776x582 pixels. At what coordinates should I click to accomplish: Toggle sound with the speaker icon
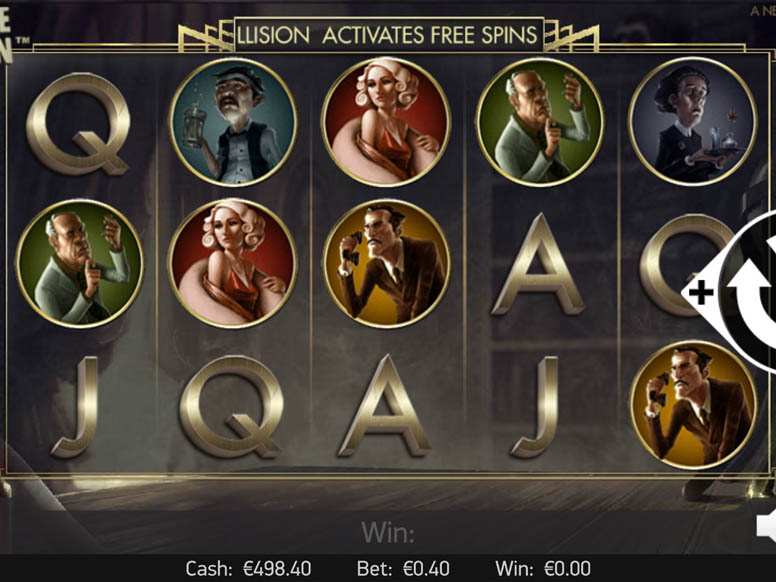coord(767,526)
